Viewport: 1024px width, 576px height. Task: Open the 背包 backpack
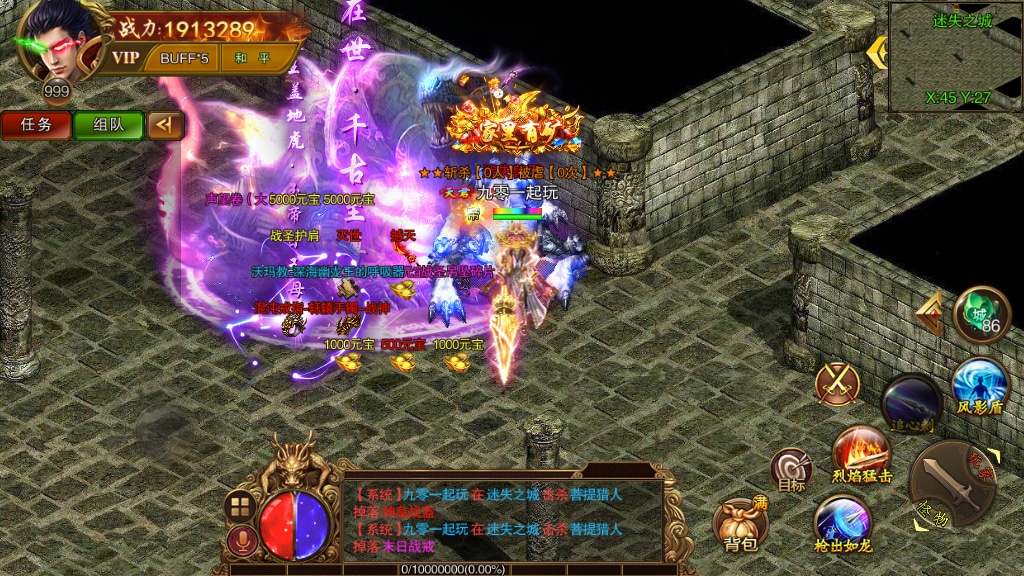(740, 524)
